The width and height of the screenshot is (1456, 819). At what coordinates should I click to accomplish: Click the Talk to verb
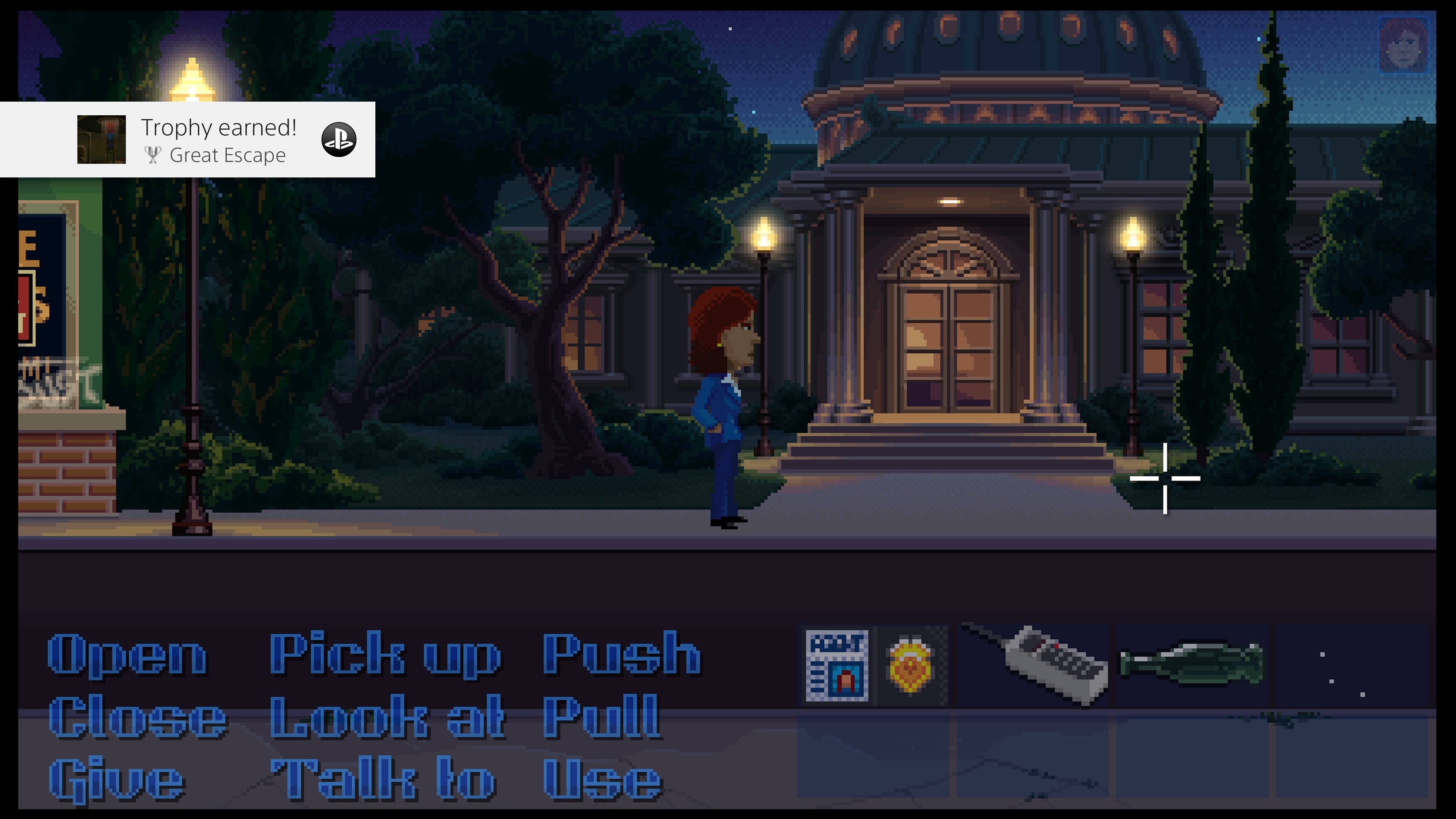(384, 781)
